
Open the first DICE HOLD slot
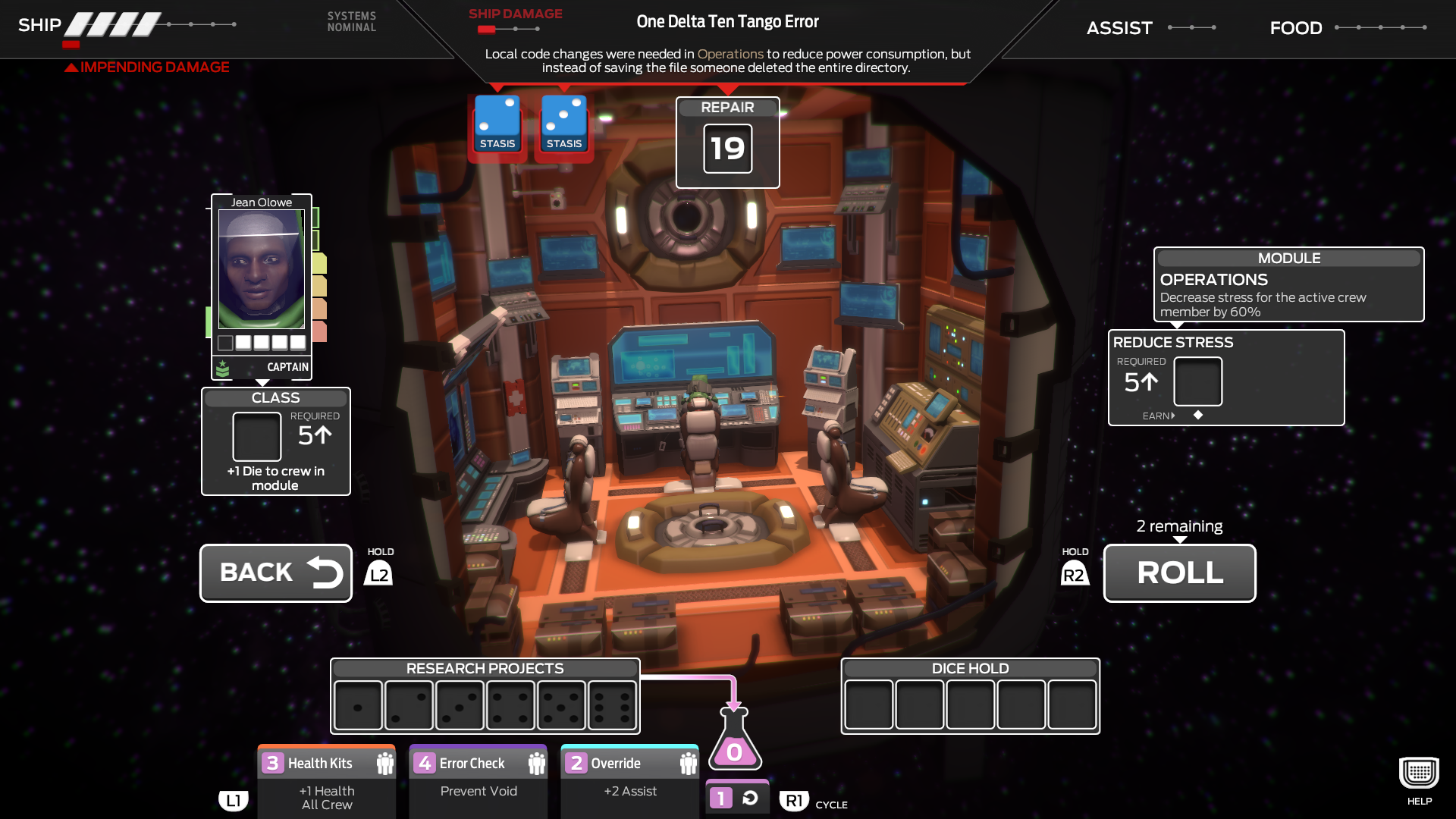tap(869, 705)
